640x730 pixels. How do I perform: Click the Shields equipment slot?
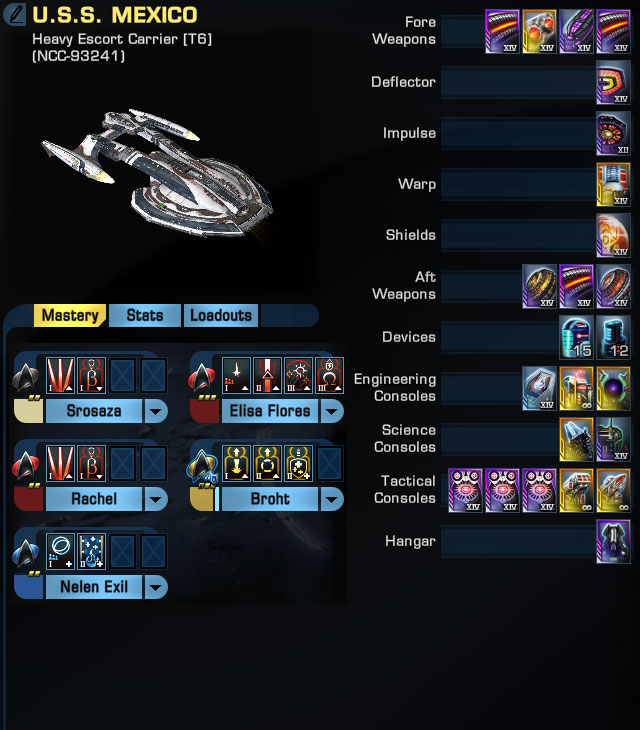[x=613, y=235]
